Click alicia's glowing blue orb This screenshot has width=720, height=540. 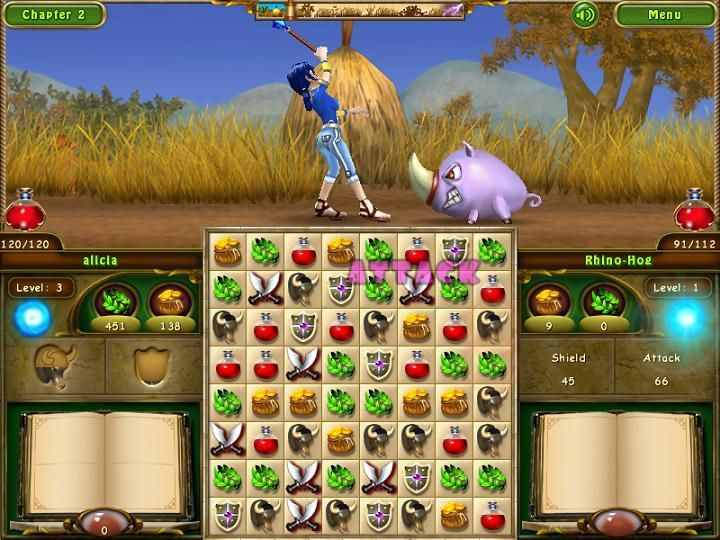click(32, 319)
